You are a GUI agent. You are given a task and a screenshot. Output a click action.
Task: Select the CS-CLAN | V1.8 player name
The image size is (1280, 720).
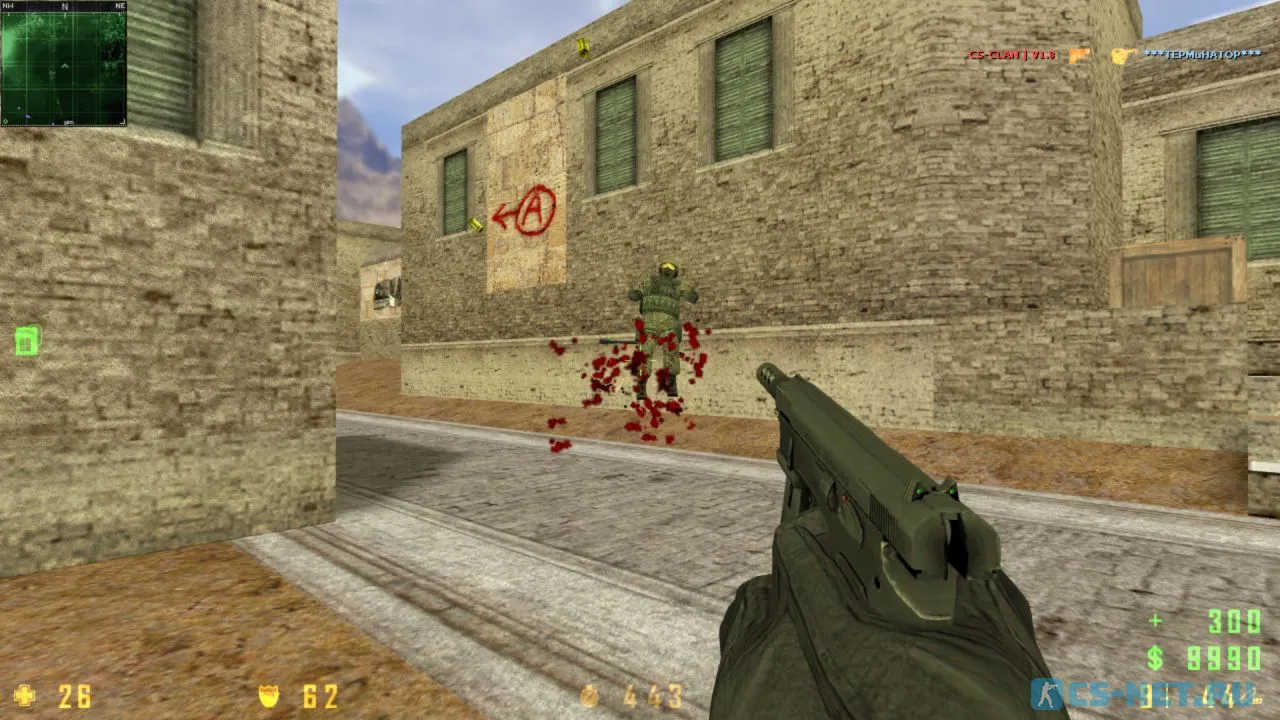coord(1012,55)
